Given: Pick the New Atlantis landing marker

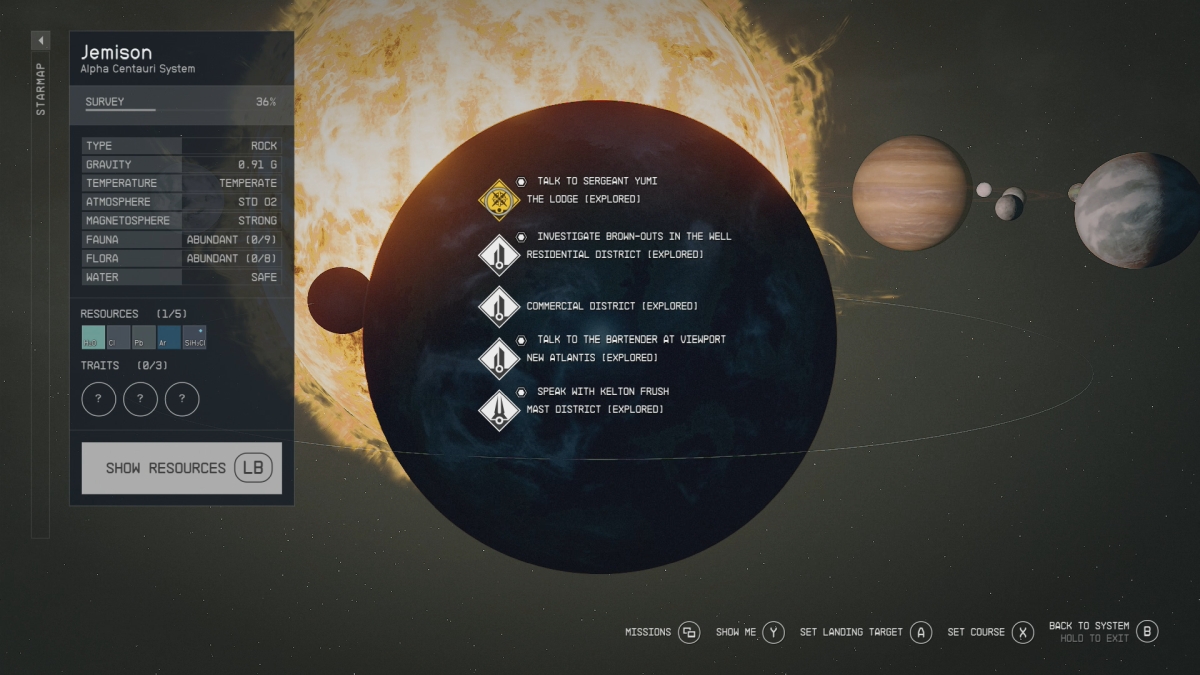Looking at the screenshot, I should point(498,358).
